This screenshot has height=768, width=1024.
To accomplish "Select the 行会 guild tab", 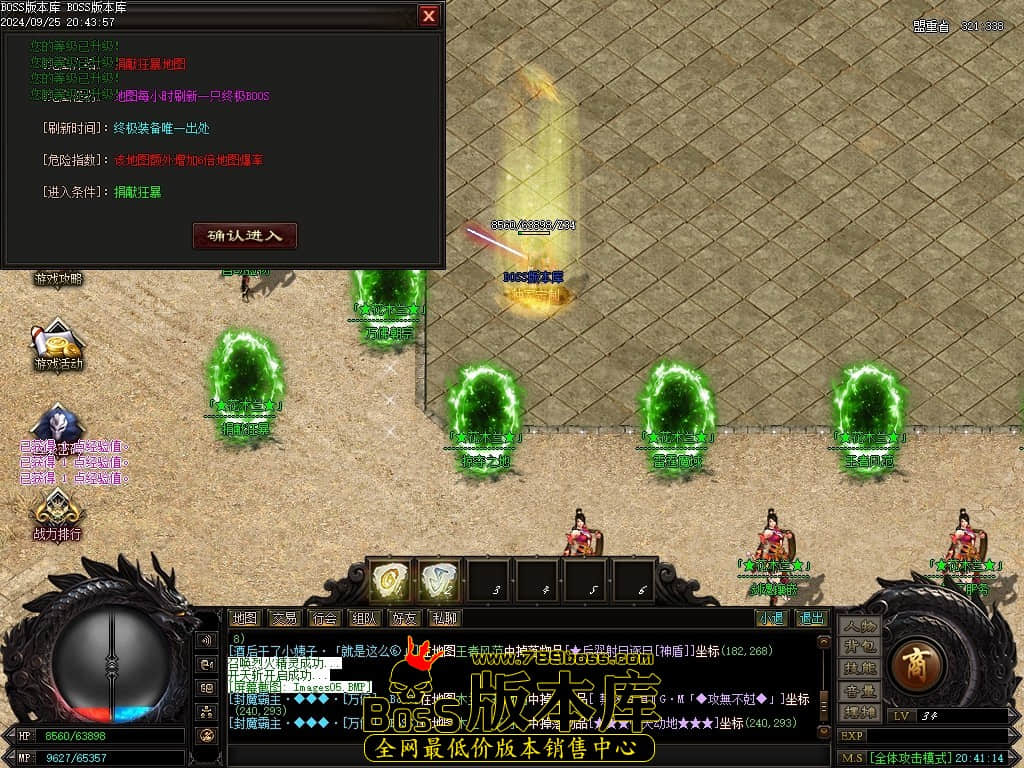I will coord(325,618).
